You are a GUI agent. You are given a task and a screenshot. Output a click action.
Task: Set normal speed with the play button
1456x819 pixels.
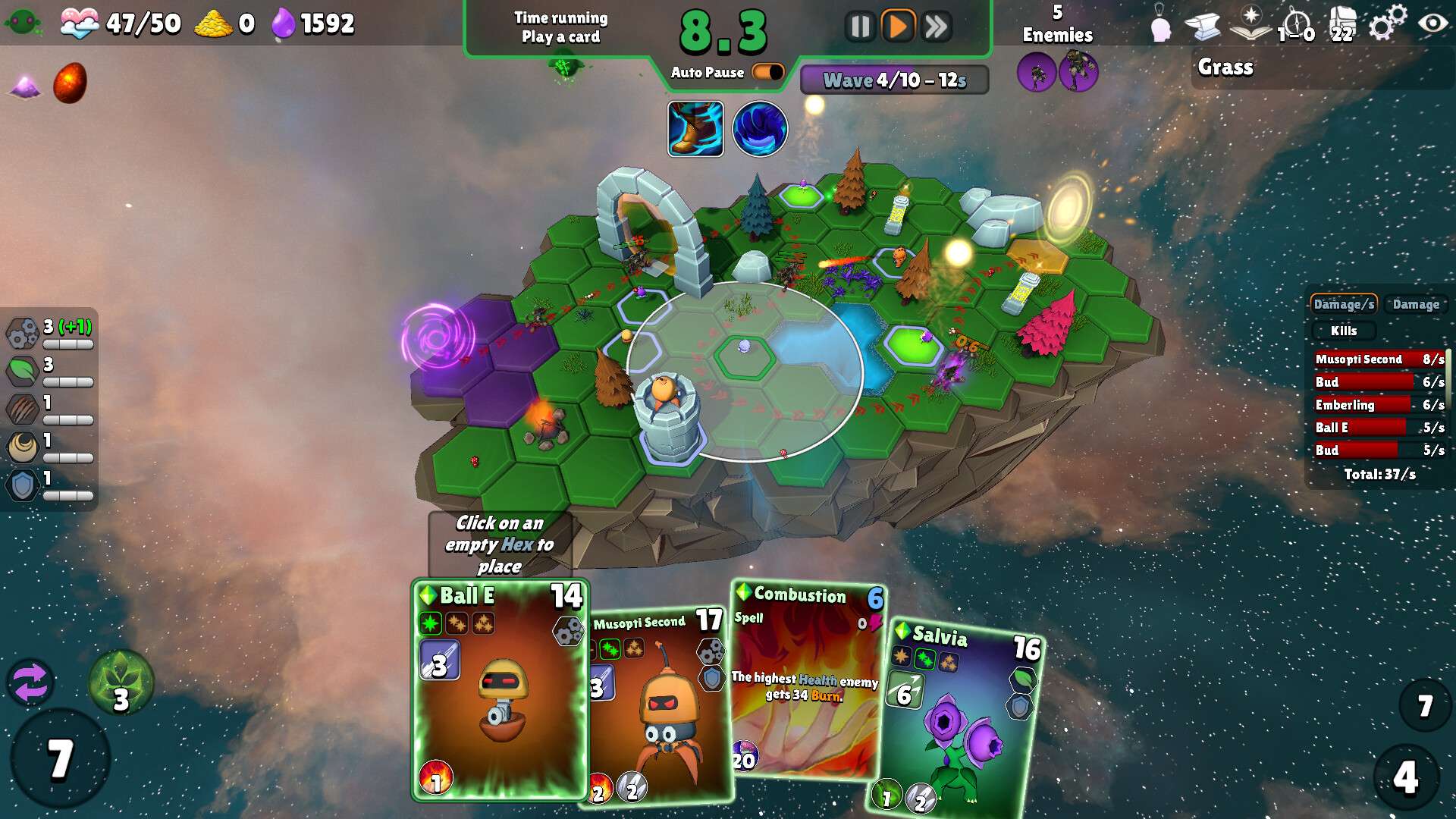pos(898,27)
